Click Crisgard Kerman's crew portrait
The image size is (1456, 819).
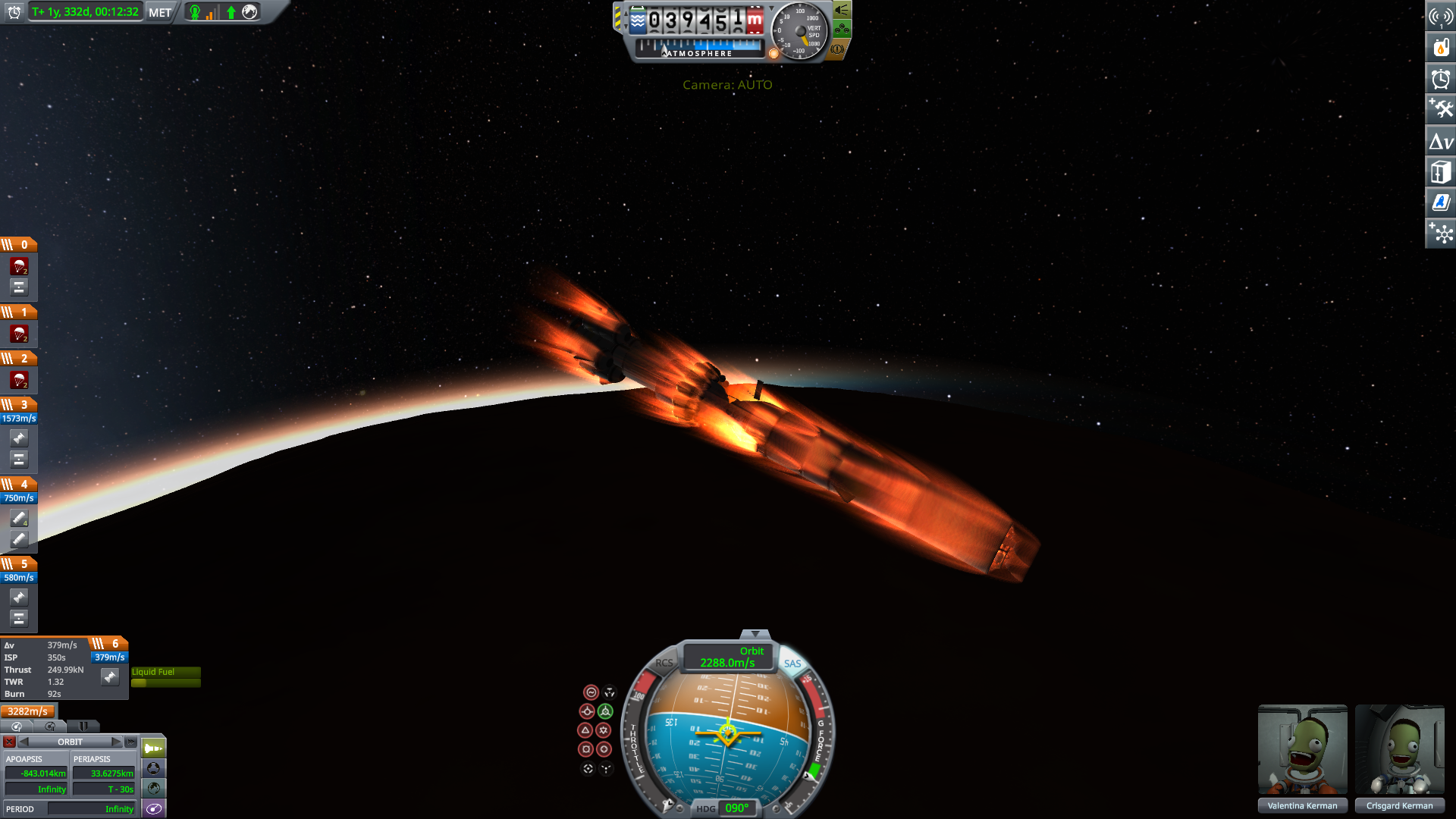click(x=1399, y=749)
